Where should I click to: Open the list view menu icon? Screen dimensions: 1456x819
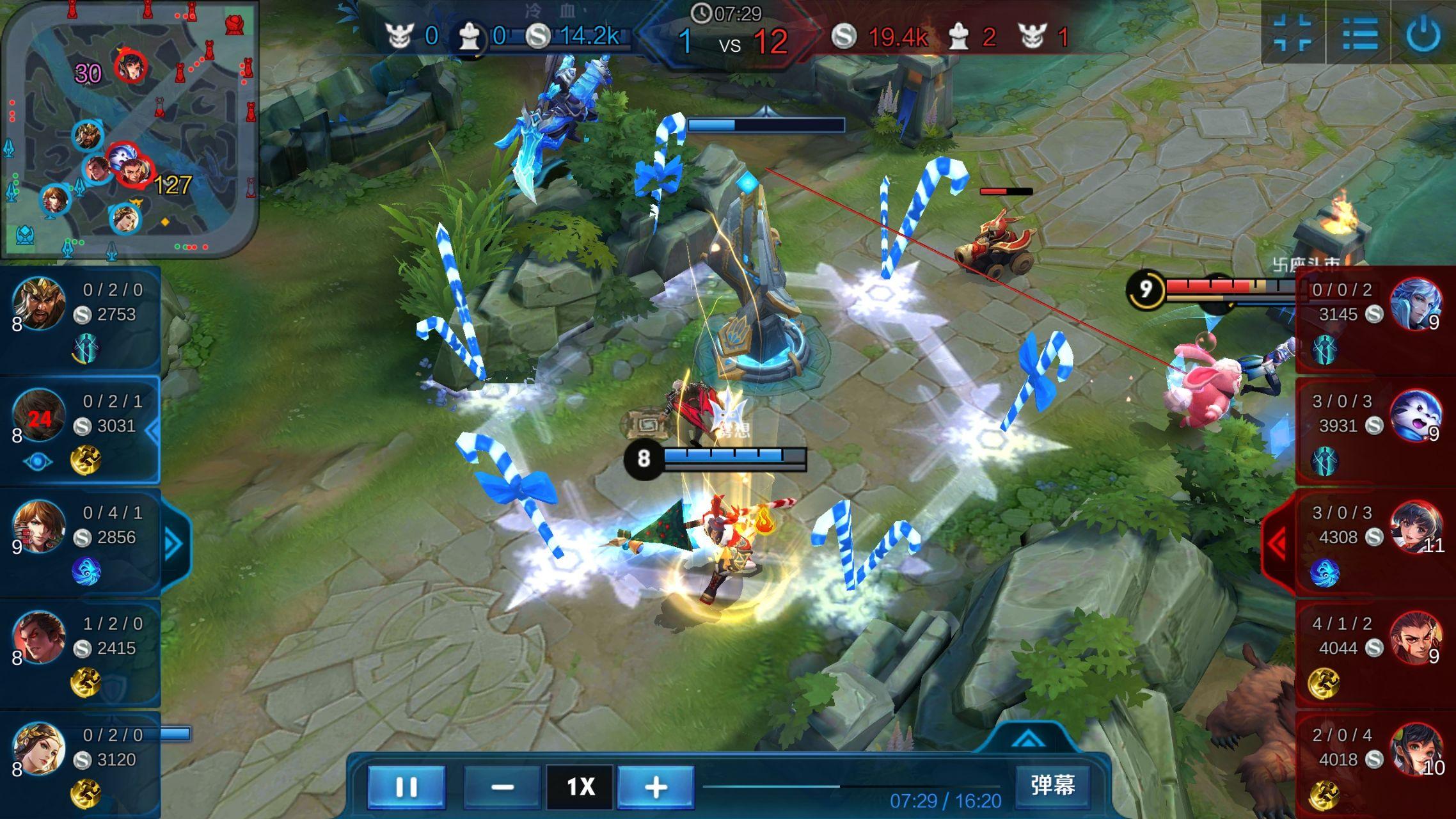[x=1359, y=33]
